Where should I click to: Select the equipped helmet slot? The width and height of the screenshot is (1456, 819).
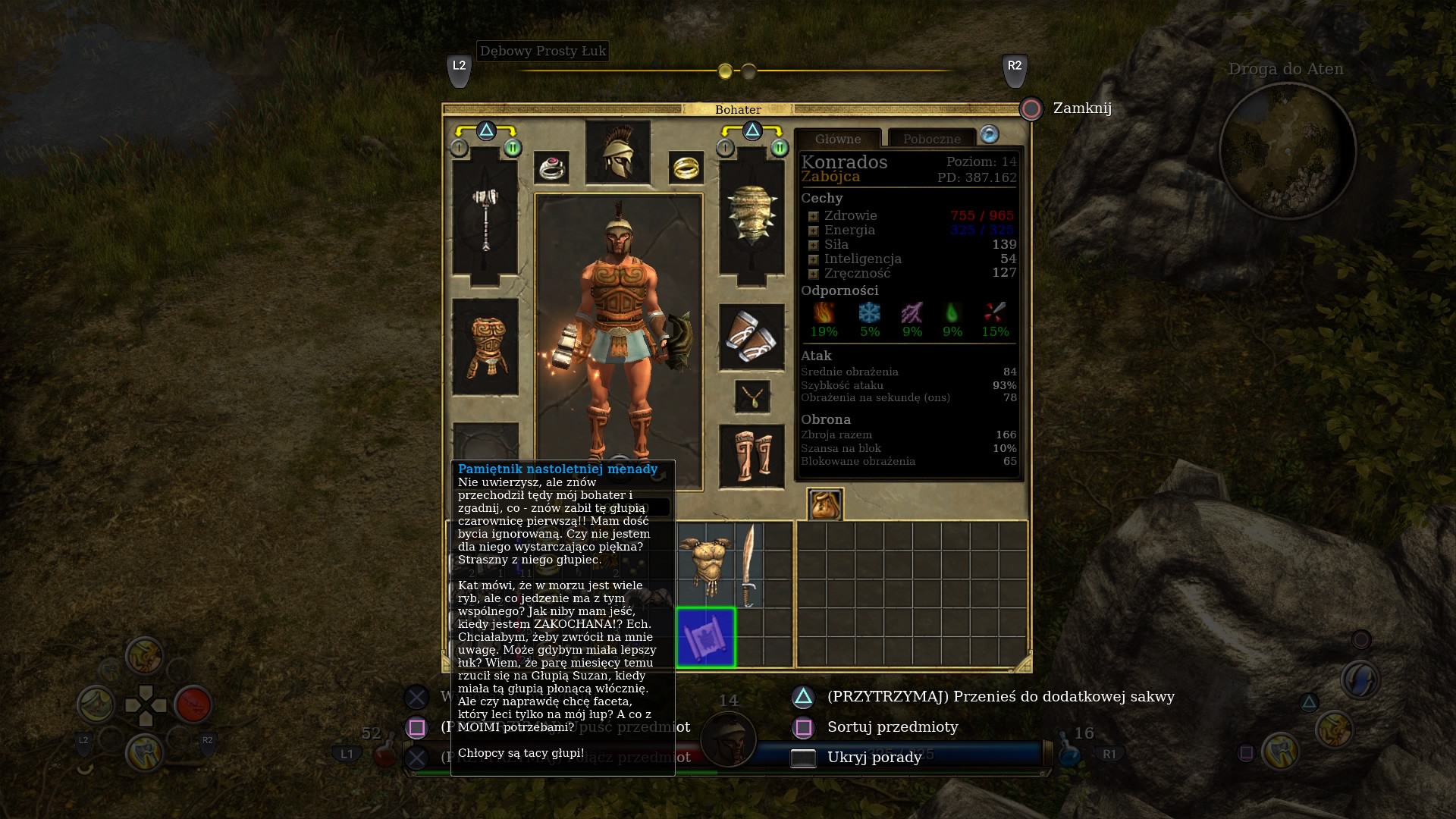click(618, 152)
